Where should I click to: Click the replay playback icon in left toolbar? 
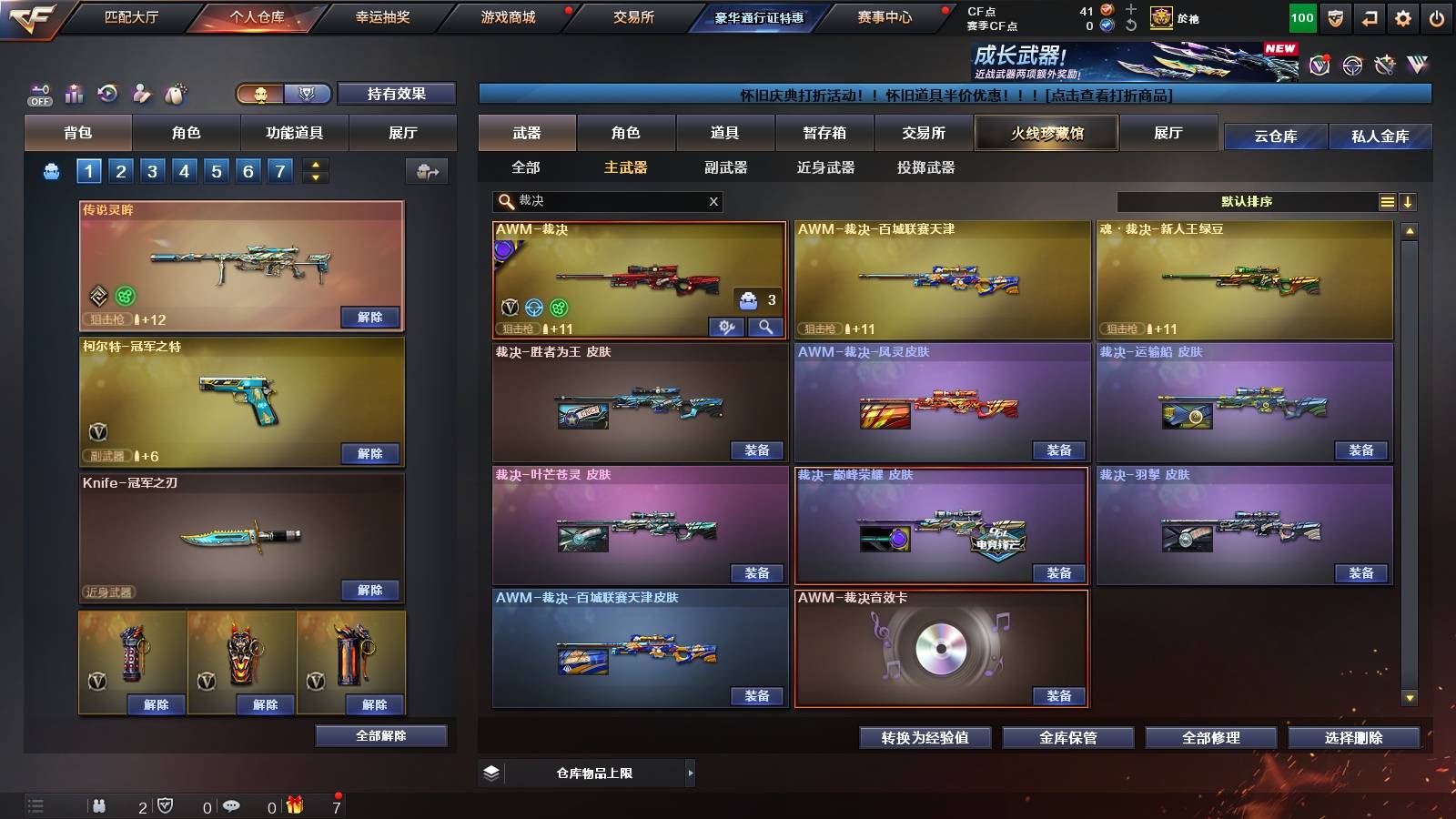[x=107, y=92]
